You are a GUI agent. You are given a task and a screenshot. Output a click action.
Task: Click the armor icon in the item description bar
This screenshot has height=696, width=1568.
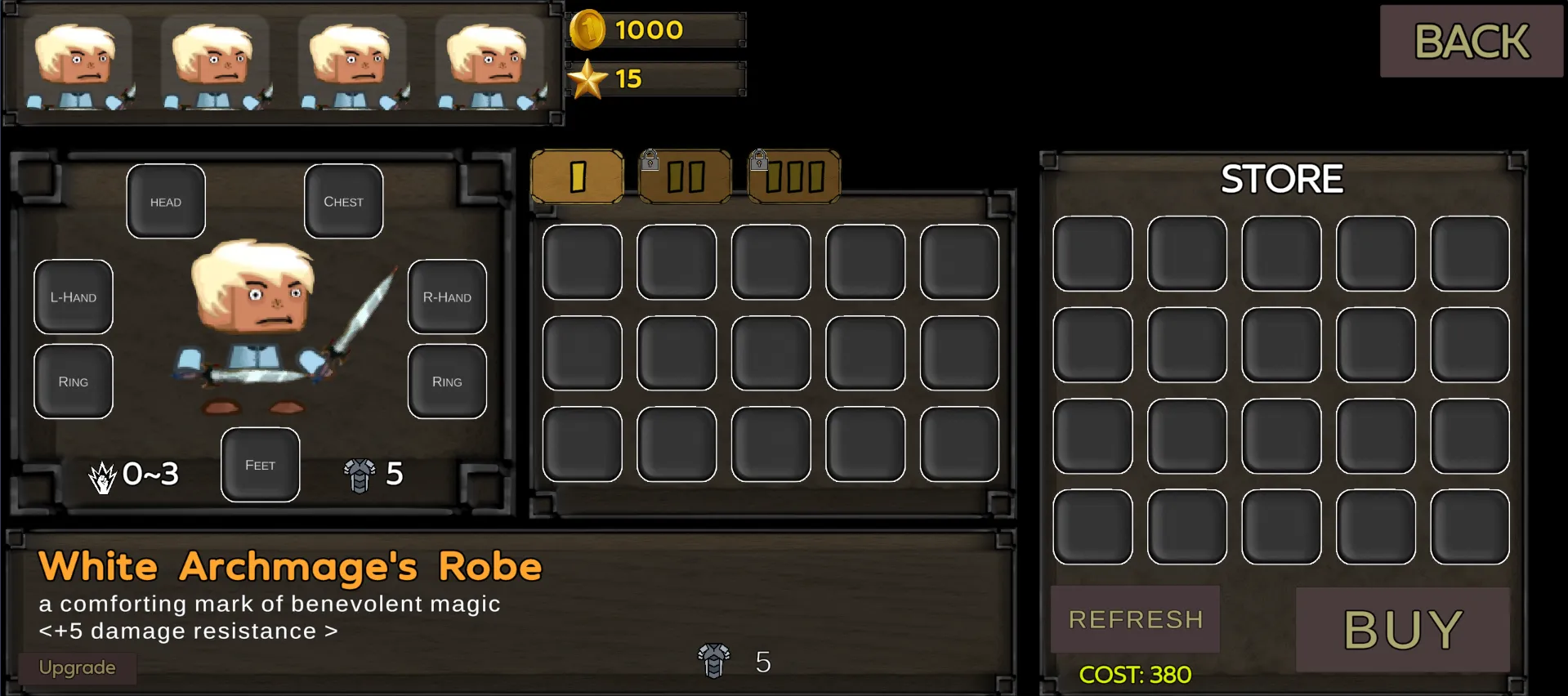point(713,662)
